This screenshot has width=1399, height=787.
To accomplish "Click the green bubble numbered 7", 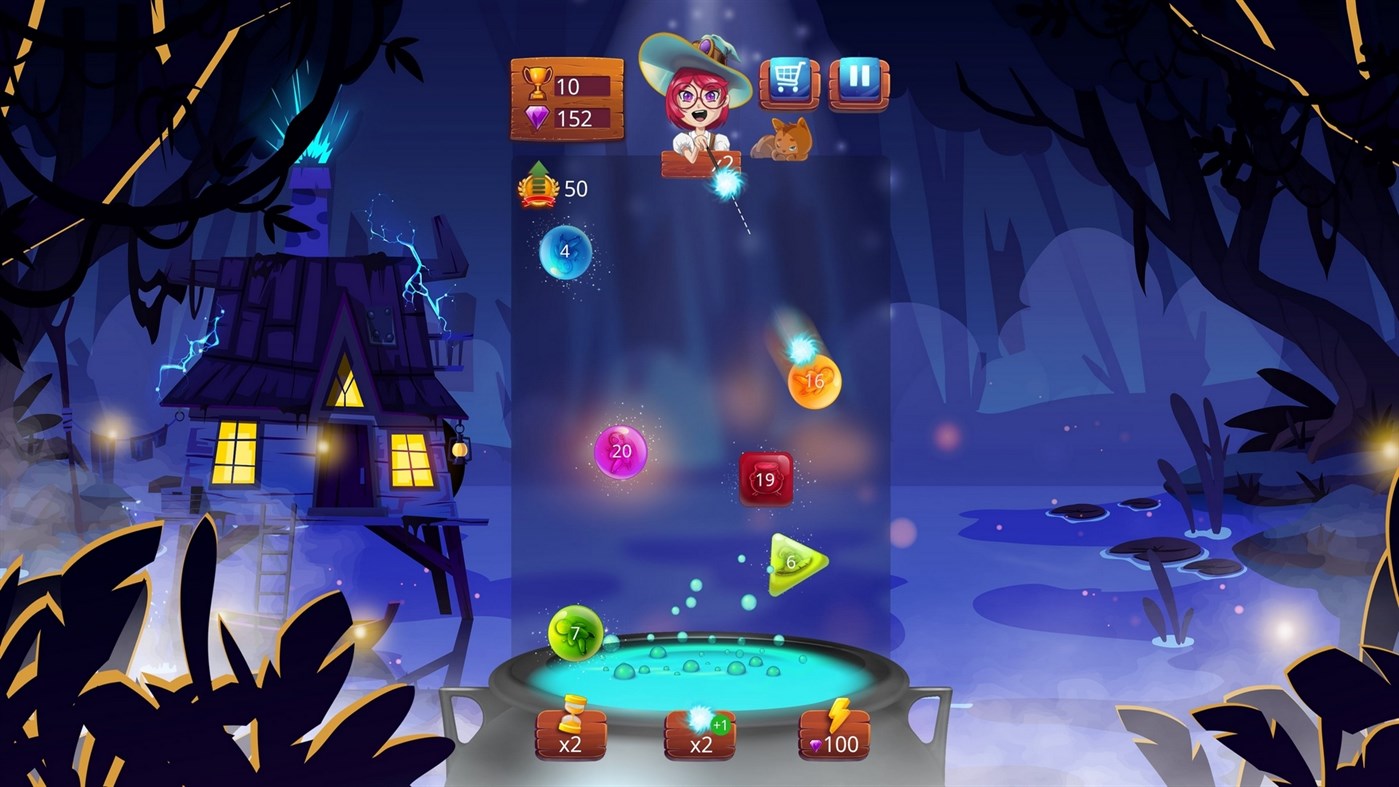I will pyautogui.click(x=573, y=631).
